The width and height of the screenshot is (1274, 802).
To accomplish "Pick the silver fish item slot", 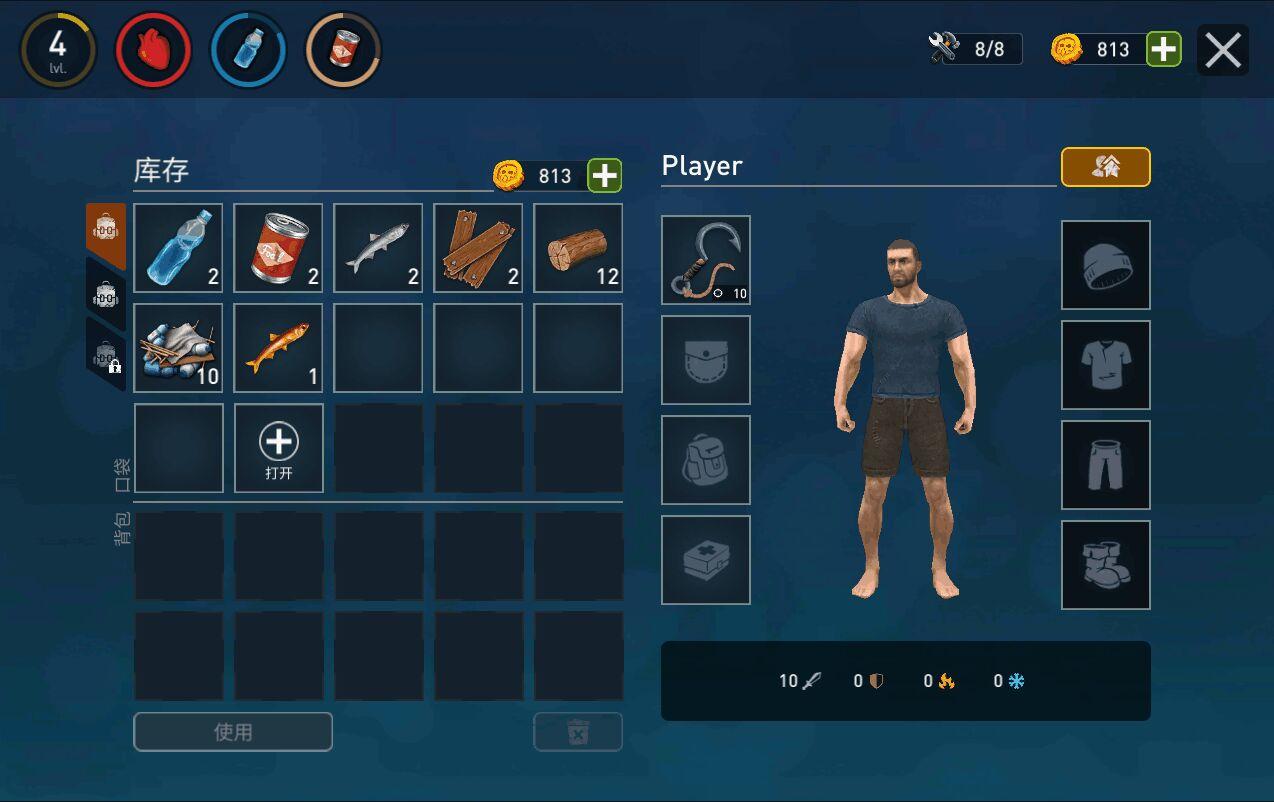I will click(x=378, y=248).
